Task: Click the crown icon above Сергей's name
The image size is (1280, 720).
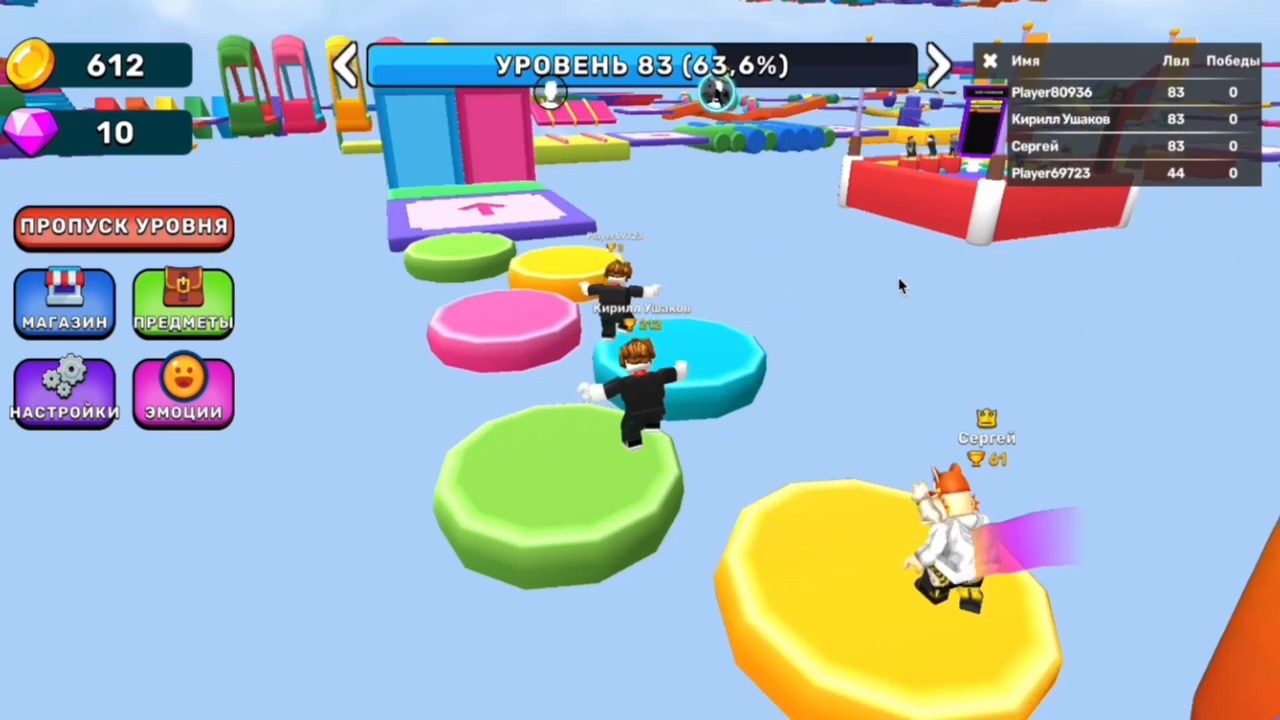Action: pyautogui.click(x=986, y=417)
